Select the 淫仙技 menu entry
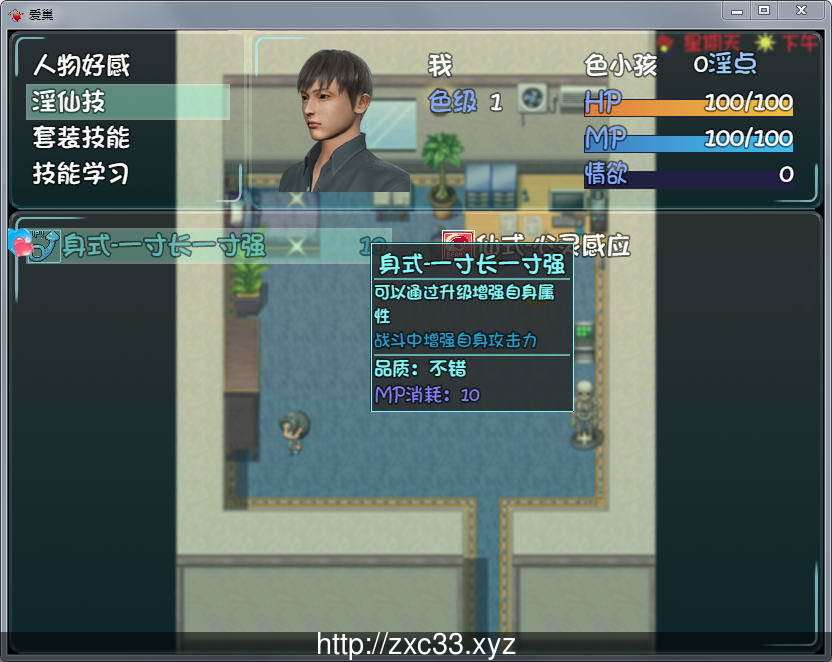This screenshot has height=662, width=832. [70, 102]
